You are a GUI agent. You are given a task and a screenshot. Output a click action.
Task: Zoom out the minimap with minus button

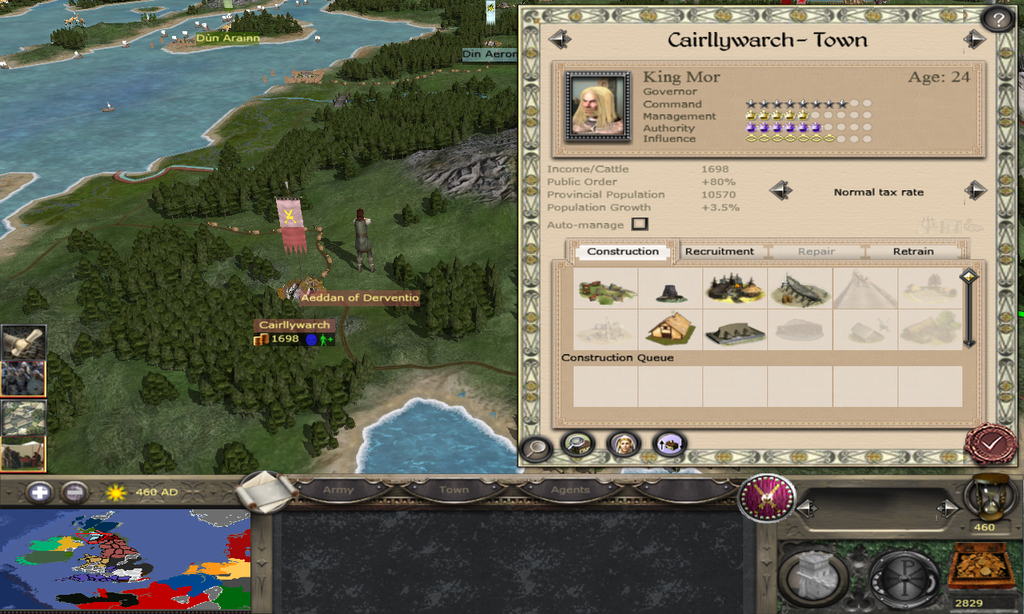pyautogui.click(x=74, y=492)
